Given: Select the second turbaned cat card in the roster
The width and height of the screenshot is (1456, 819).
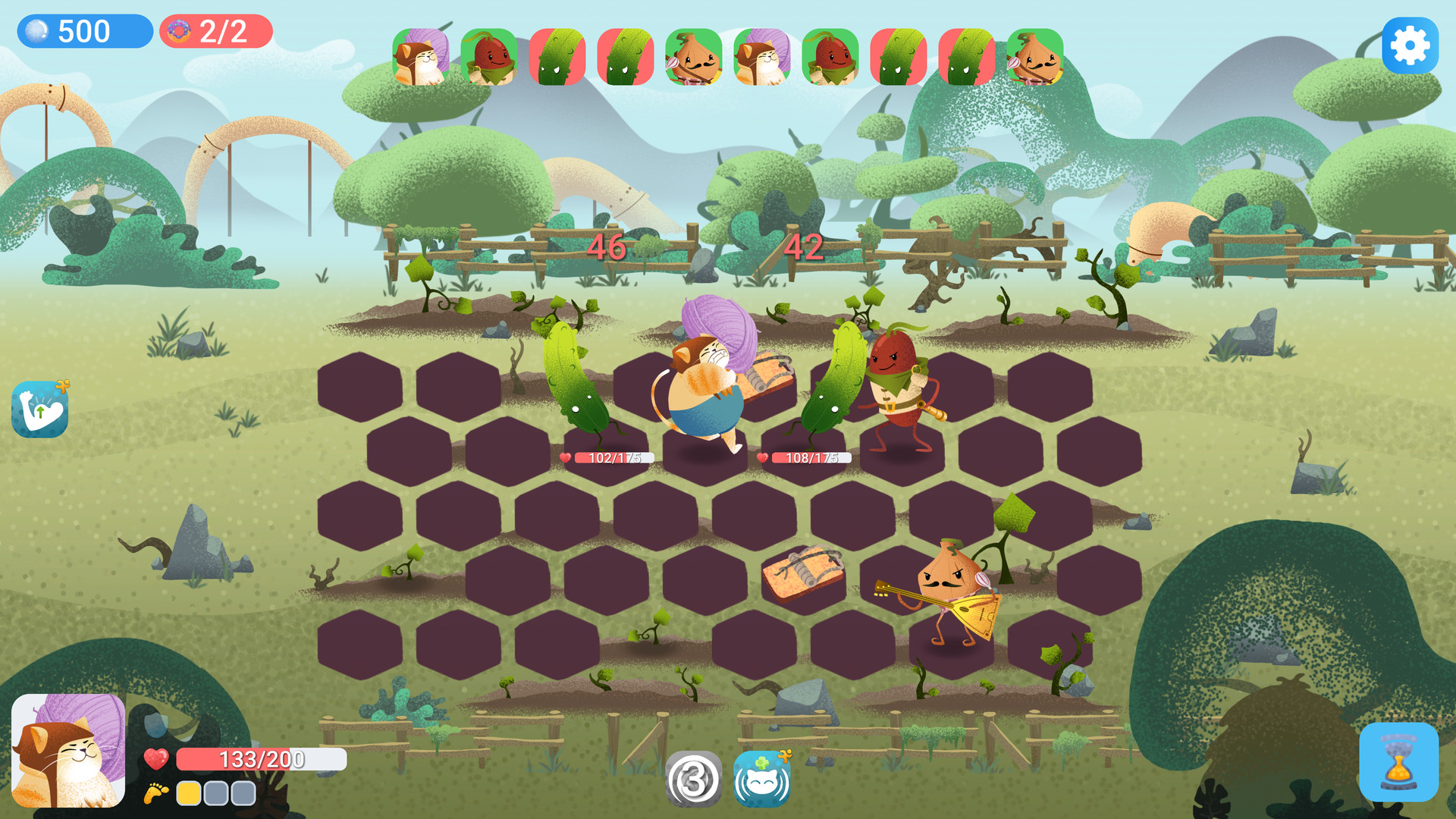Looking at the screenshot, I should point(764,57).
